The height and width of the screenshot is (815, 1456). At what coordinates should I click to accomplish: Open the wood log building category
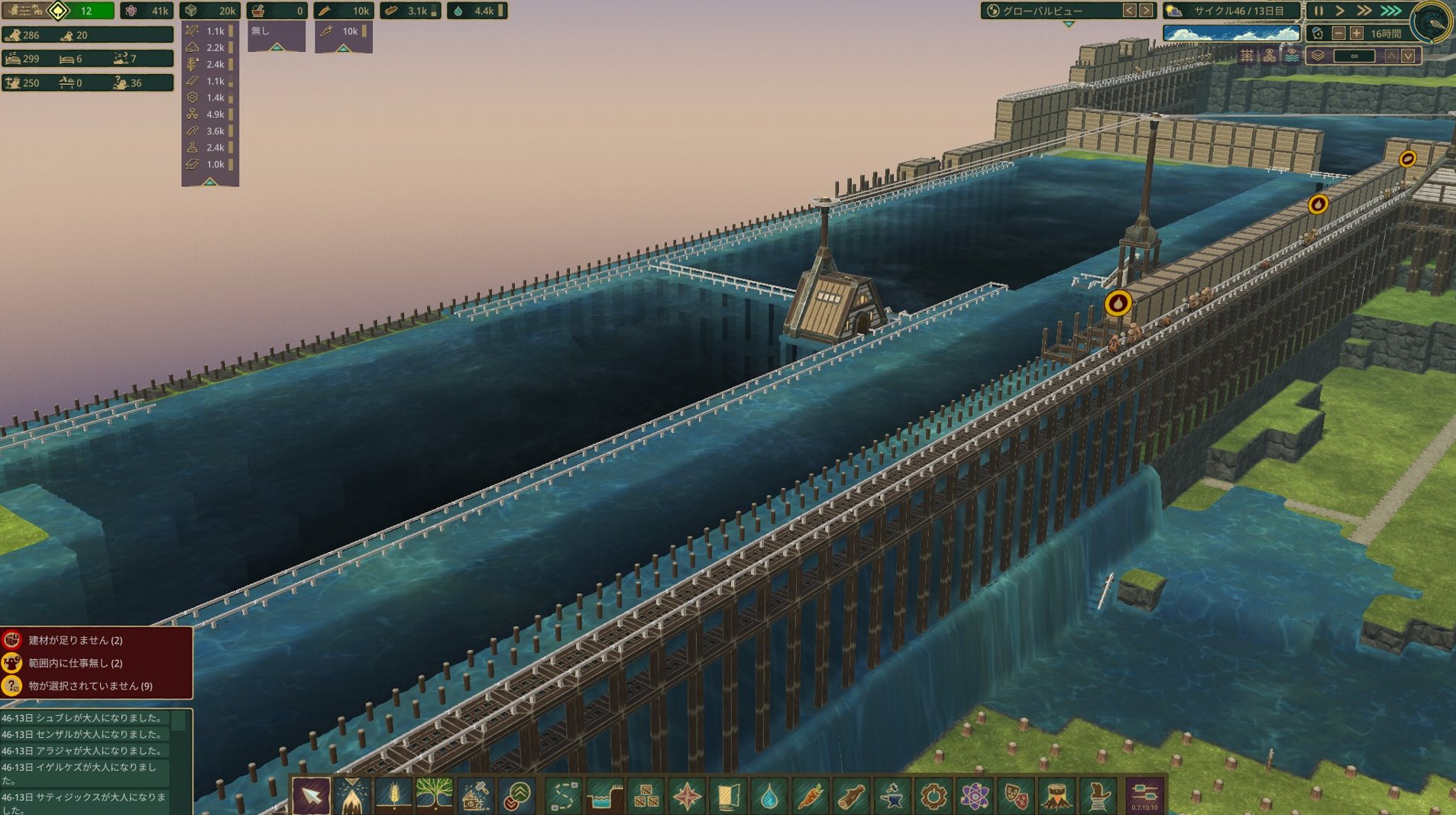point(850,797)
